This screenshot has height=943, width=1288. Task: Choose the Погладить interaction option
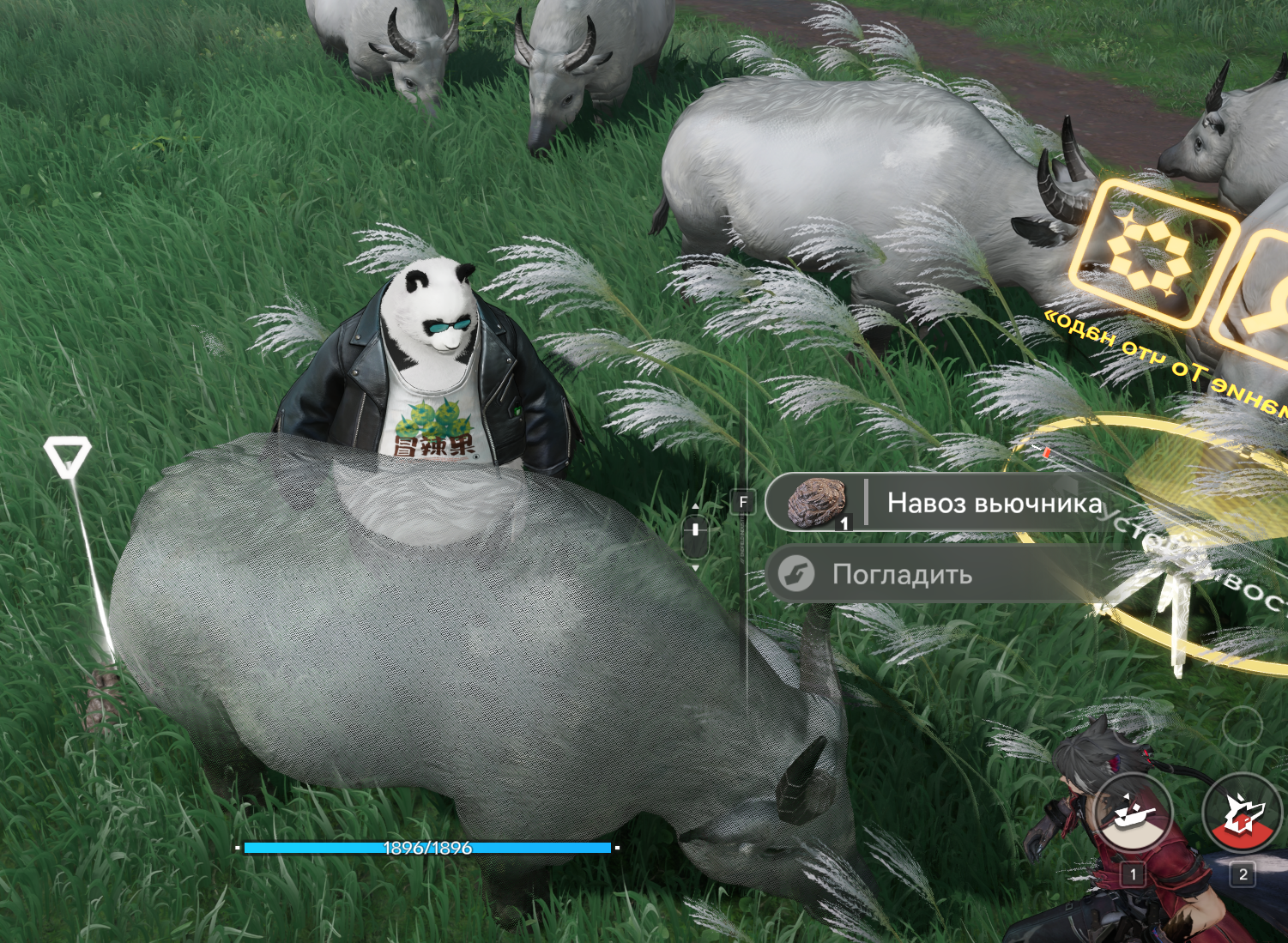901,574
